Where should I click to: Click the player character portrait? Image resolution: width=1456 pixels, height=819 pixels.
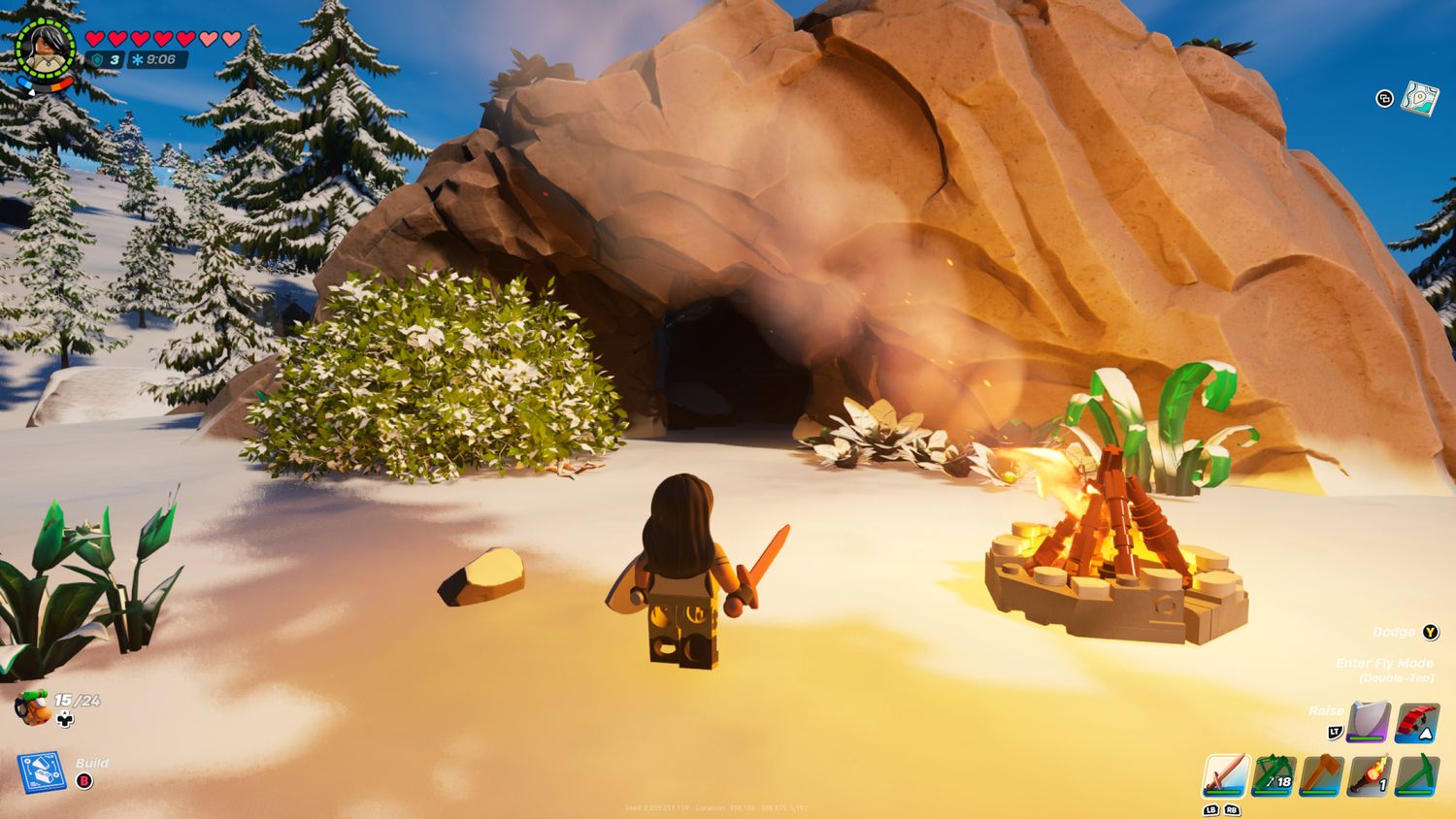(x=44, y=47)
